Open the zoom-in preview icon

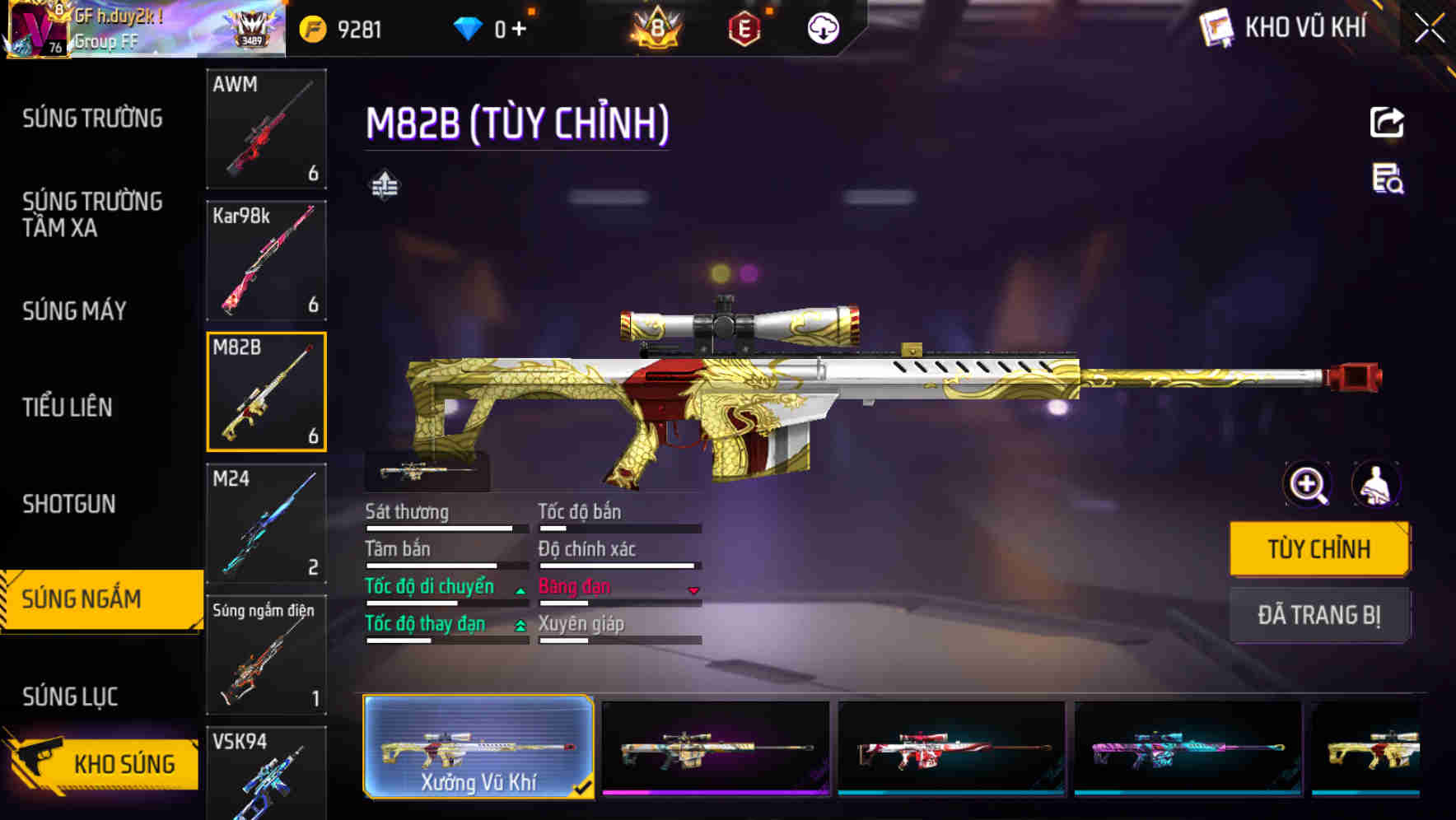pyautogui.click(x=1306, y=485)
